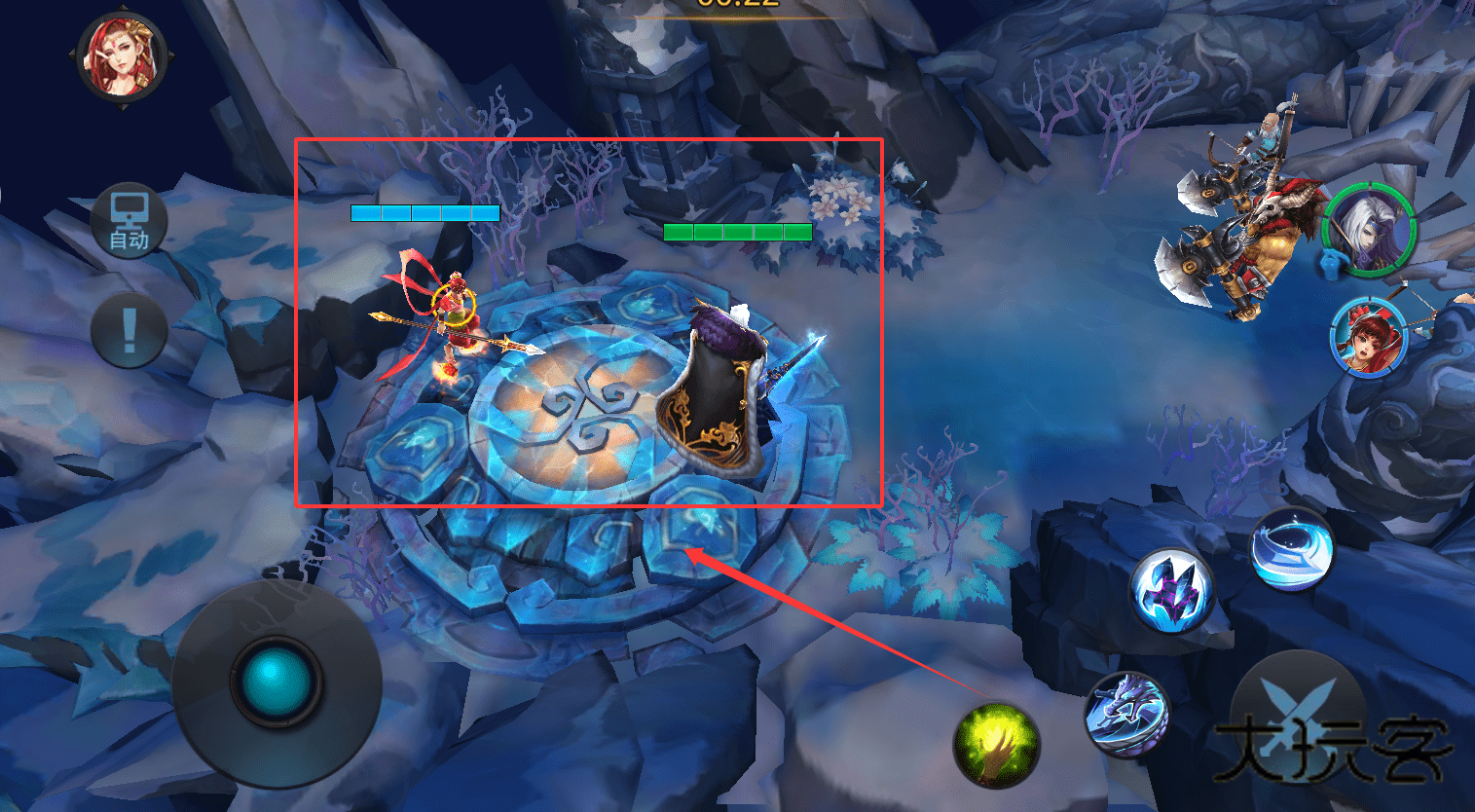This screenshot has height=812, width=1475.
Task: Toggle the 自动 auto-battle button
Action: coord(129,220)
